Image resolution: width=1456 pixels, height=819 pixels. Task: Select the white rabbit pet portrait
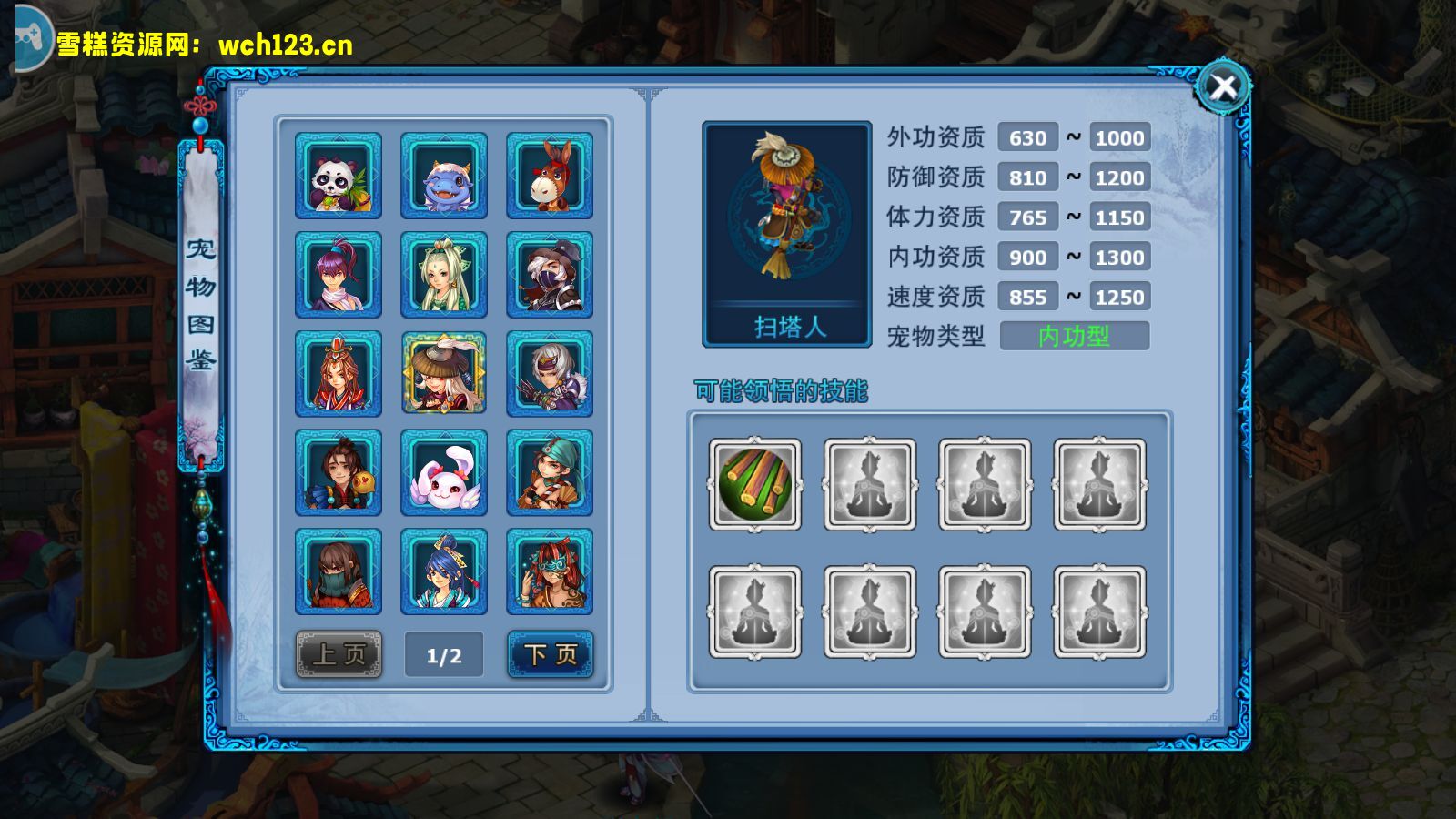[x=444, y=473]
